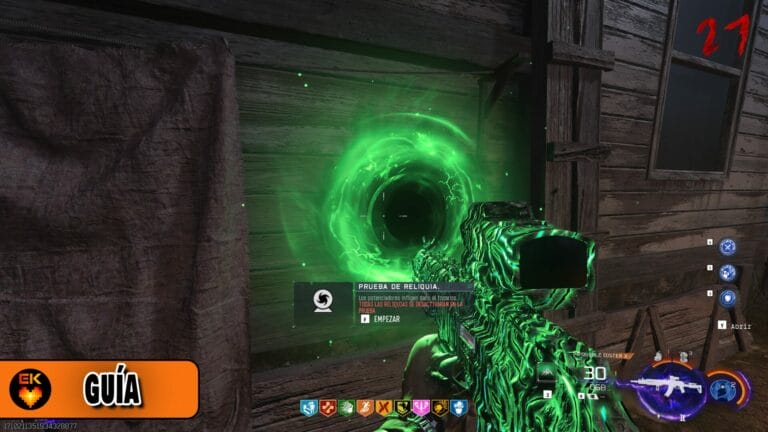The image size is (768, 432).
Task: Click the blue shield icon above Abrir
Action: coord(727,298)
